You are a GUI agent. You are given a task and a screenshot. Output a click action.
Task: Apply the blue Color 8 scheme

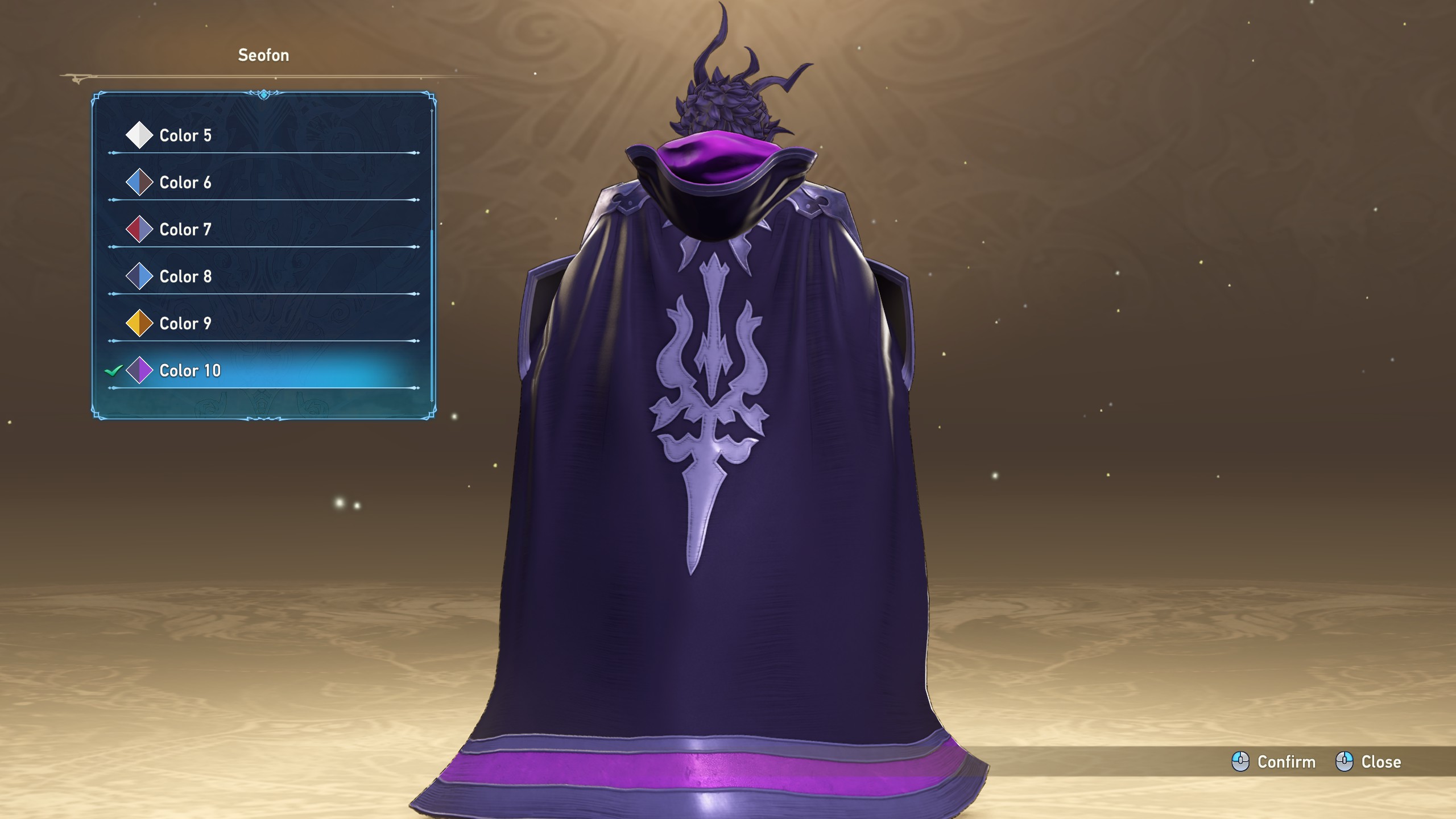point(185,277)
